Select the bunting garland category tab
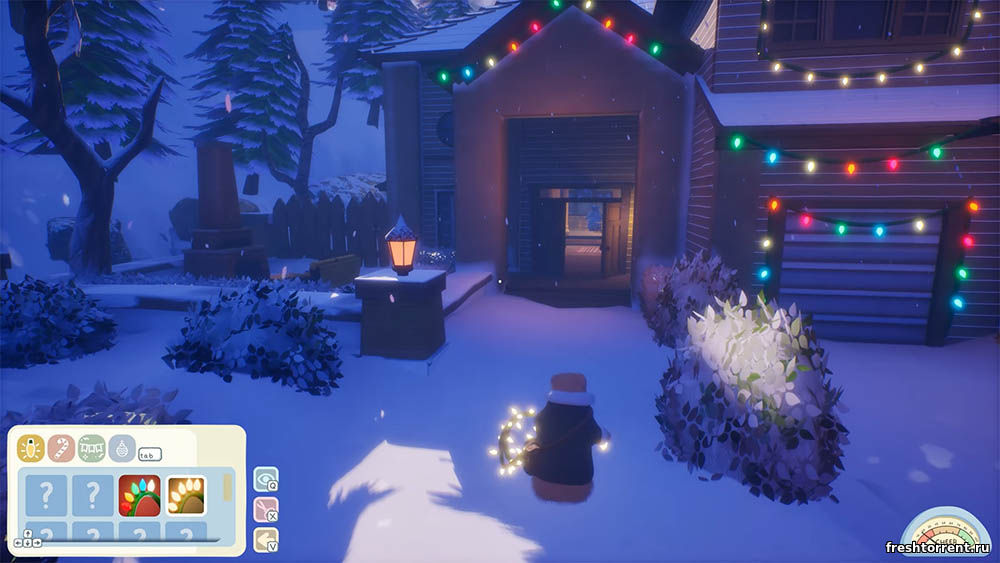This screenshot has height=563, width=1000. (x=92, y=449)
